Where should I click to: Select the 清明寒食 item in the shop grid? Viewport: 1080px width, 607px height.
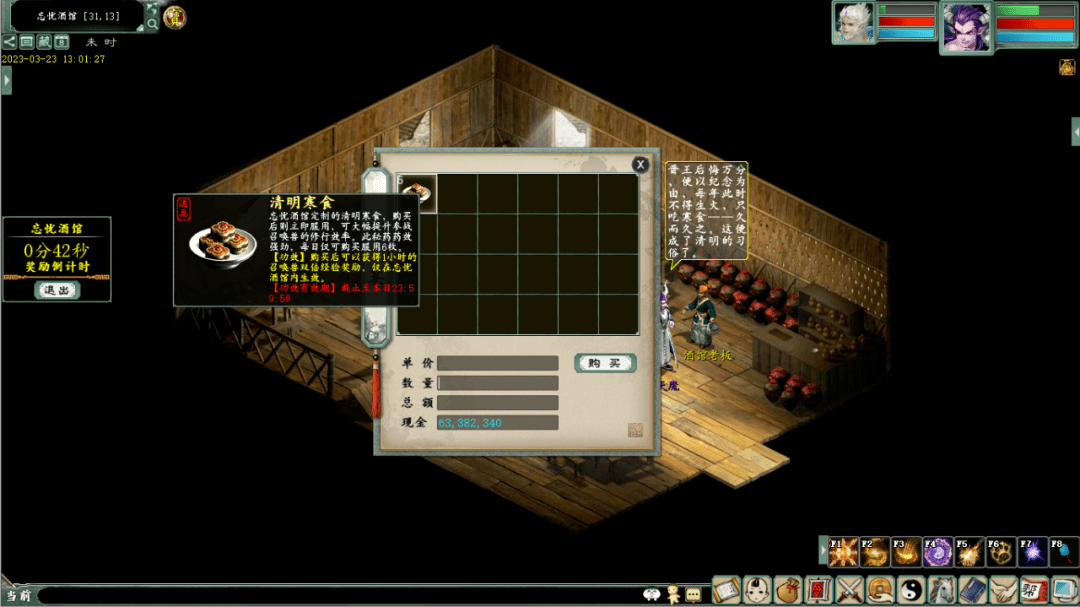(417, 193)
